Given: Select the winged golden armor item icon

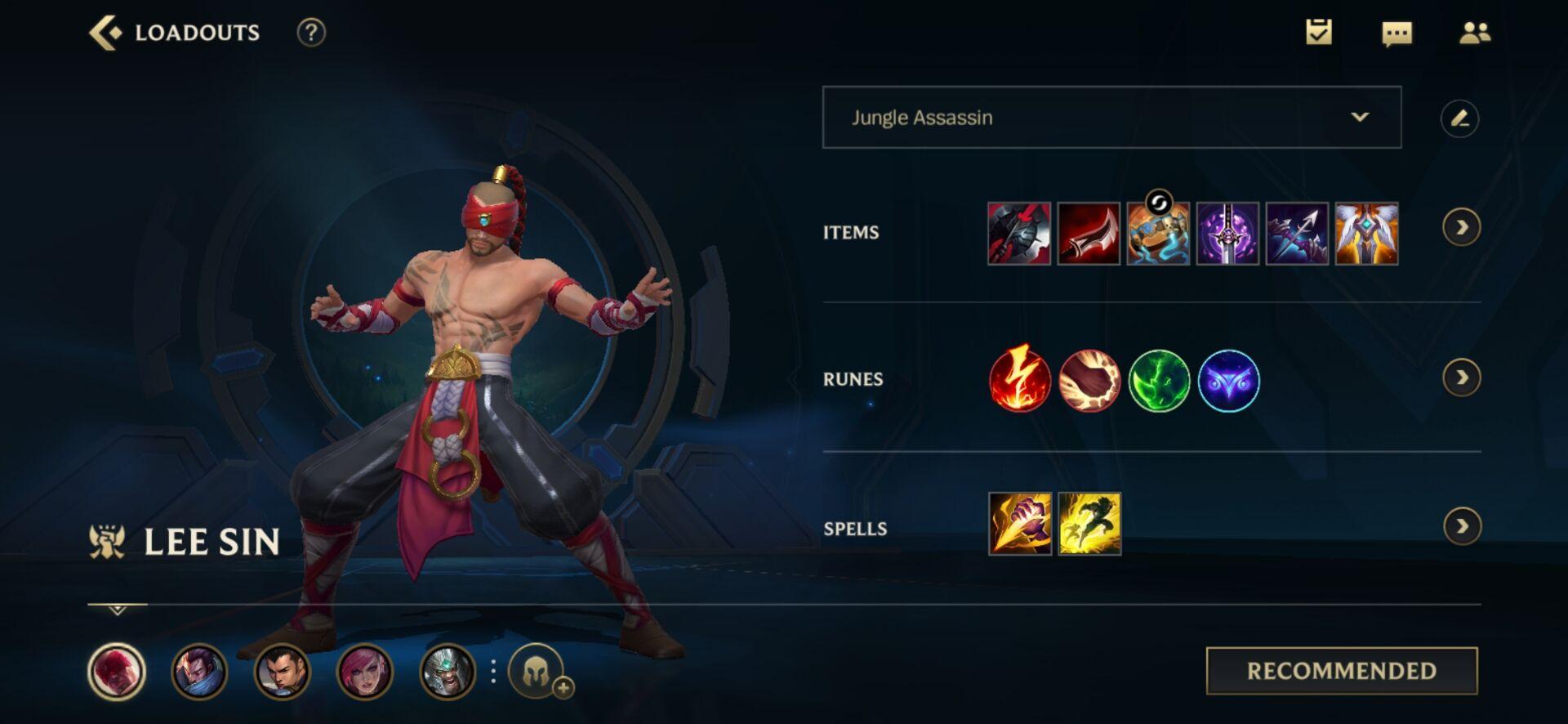Looking at the screenshot, I should (x=1366, y=234).
